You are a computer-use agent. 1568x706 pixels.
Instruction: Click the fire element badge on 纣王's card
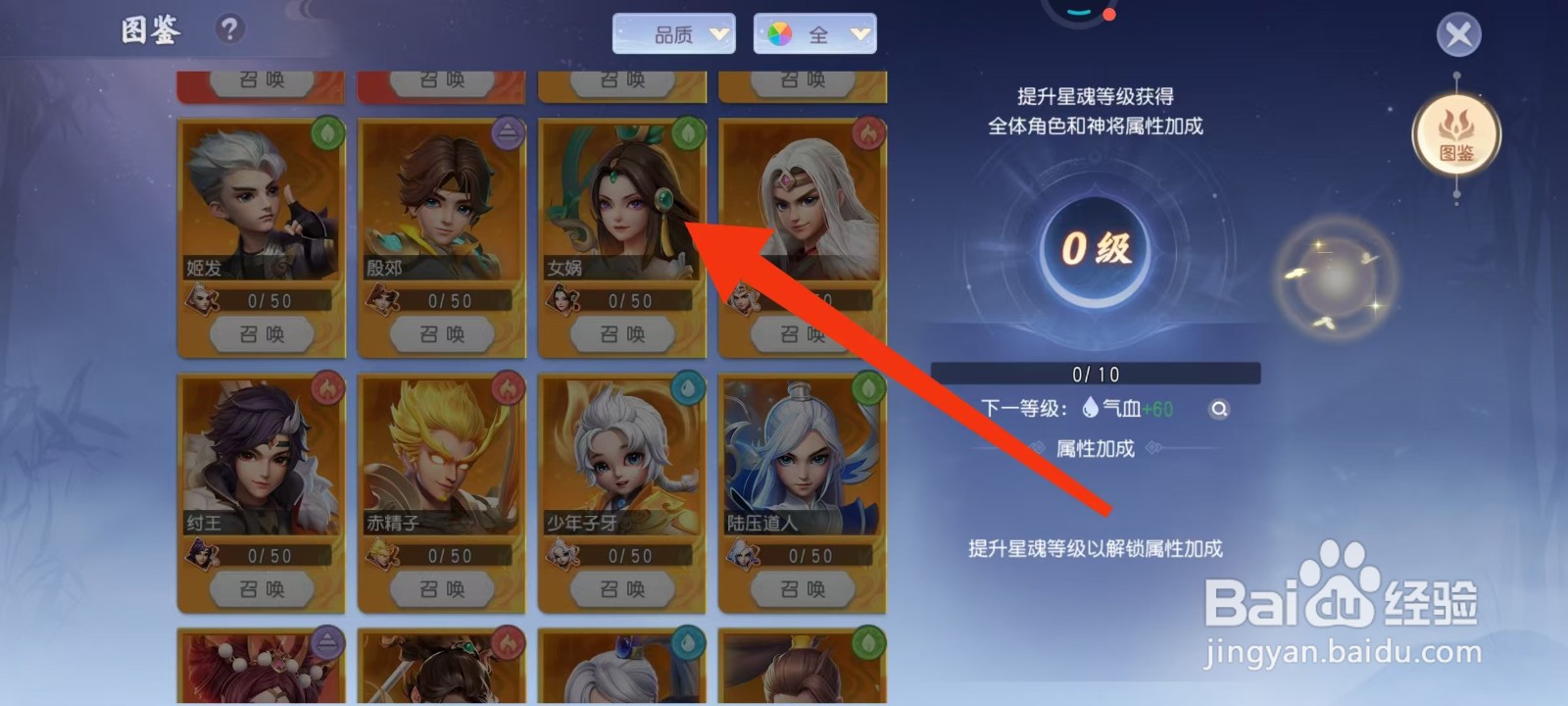pyautogui.click(x=327, y=389)
